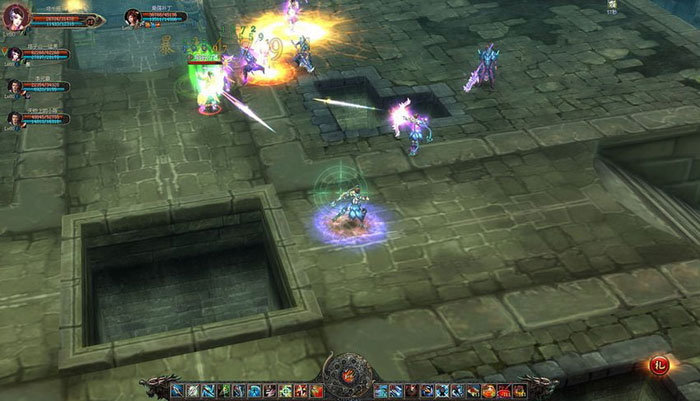The image size is (700, 401).
Task: Use the rightmost slot on the hotbar
Action: pyautogui.click(x=520, y=390)
